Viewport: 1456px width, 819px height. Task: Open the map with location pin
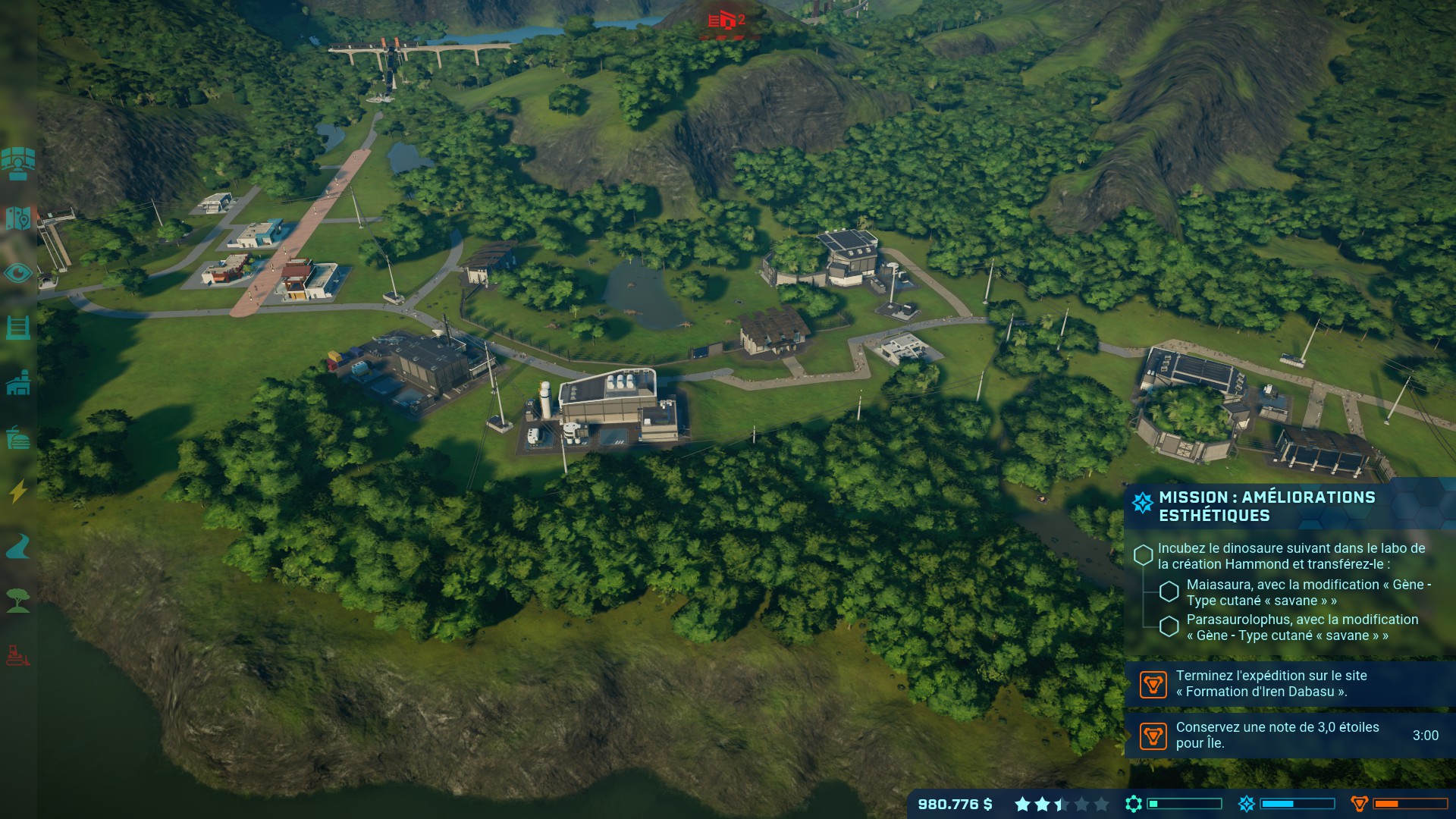click(x=17, y=218)
